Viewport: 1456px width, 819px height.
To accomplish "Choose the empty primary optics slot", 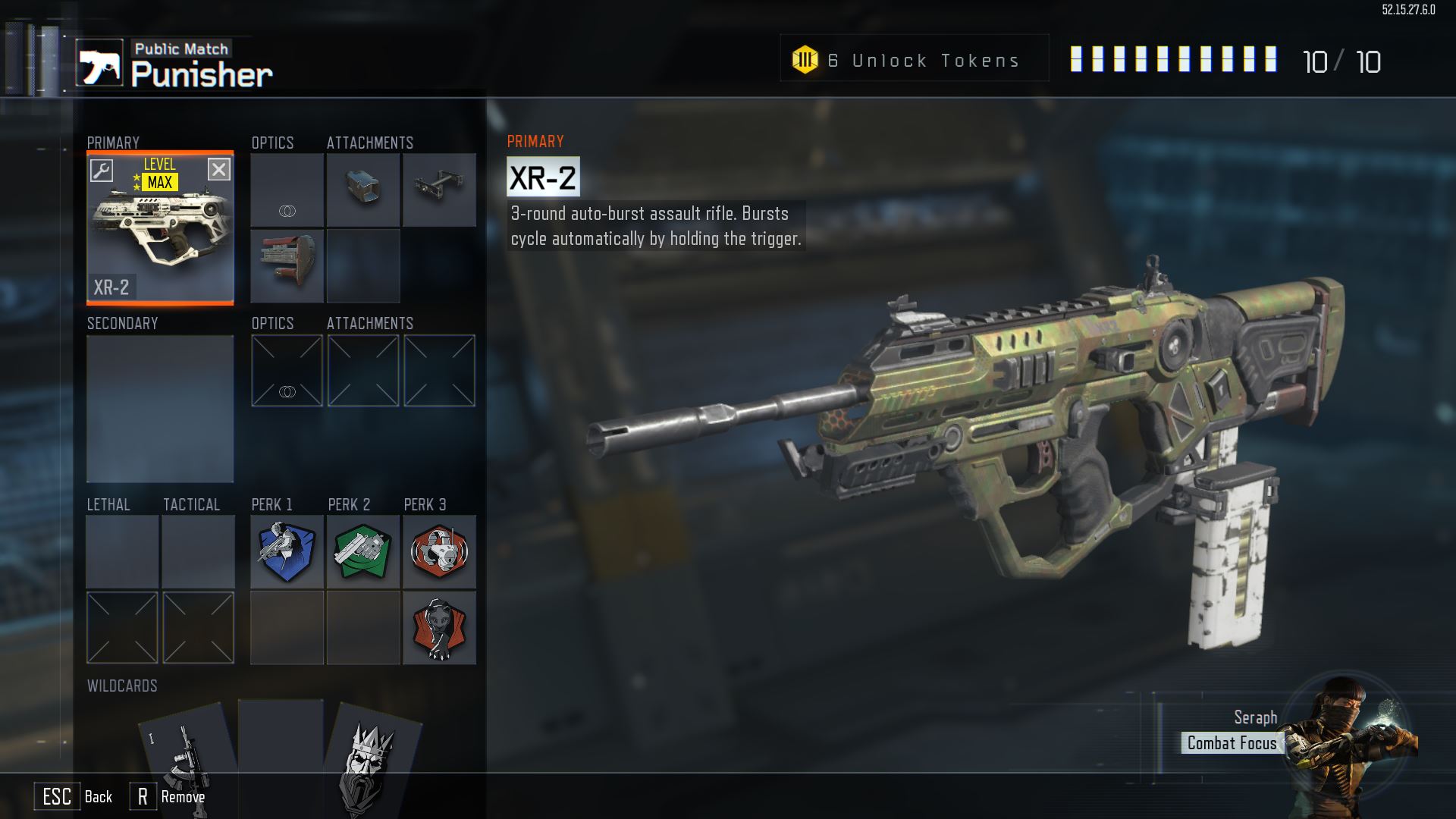I will coord(287,190).
